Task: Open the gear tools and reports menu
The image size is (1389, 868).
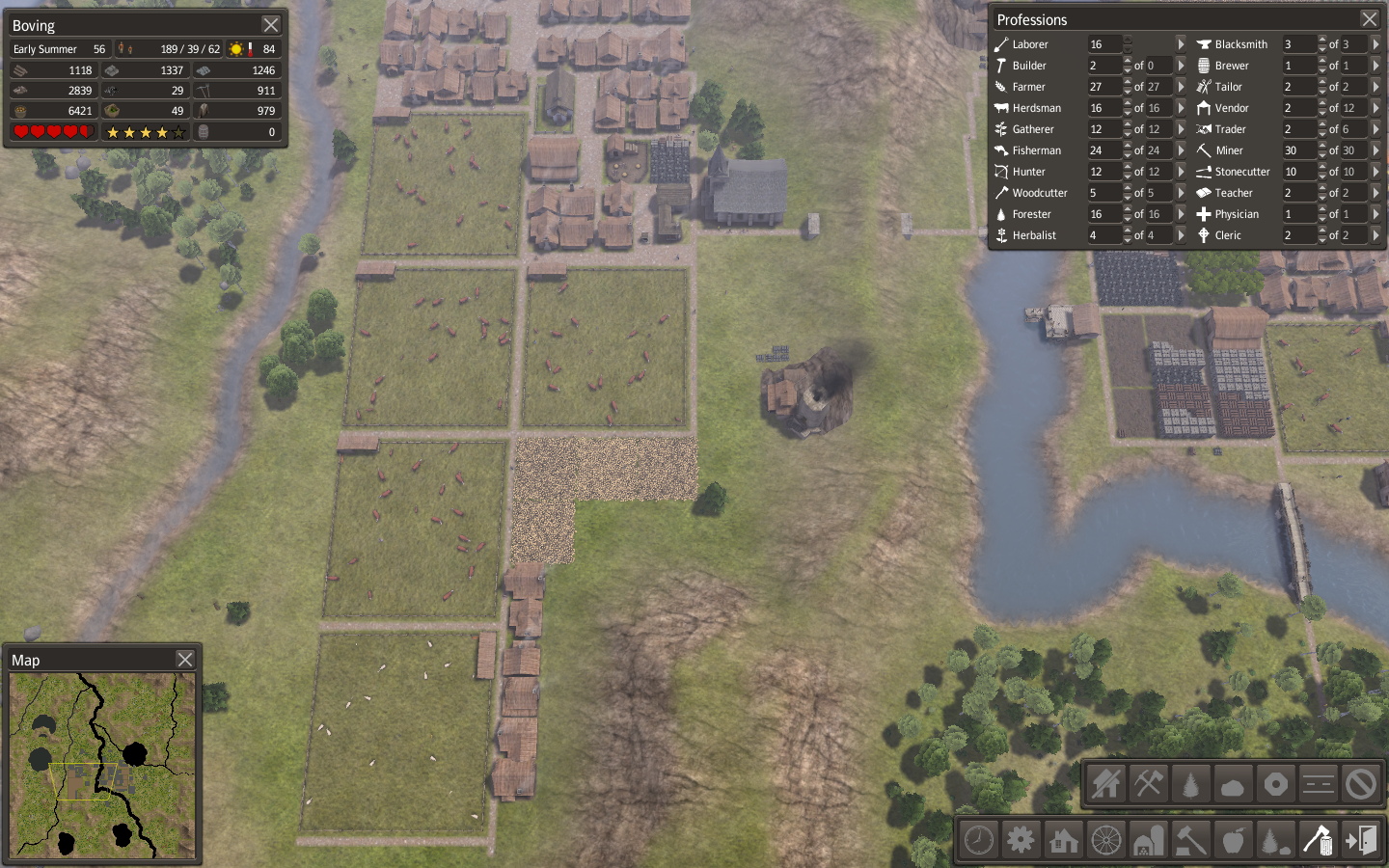Action: click(x=1021, y=840)
